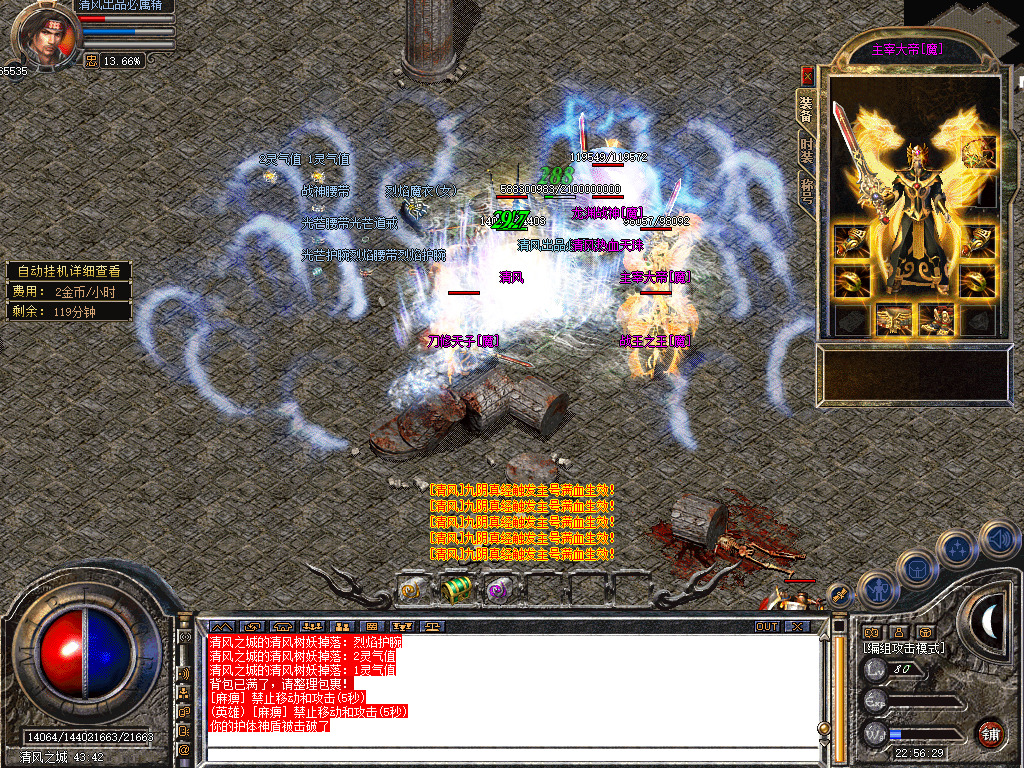
Task: Click the 自动挂机详细查看 auto-farm button
Action: pos(69,271)
